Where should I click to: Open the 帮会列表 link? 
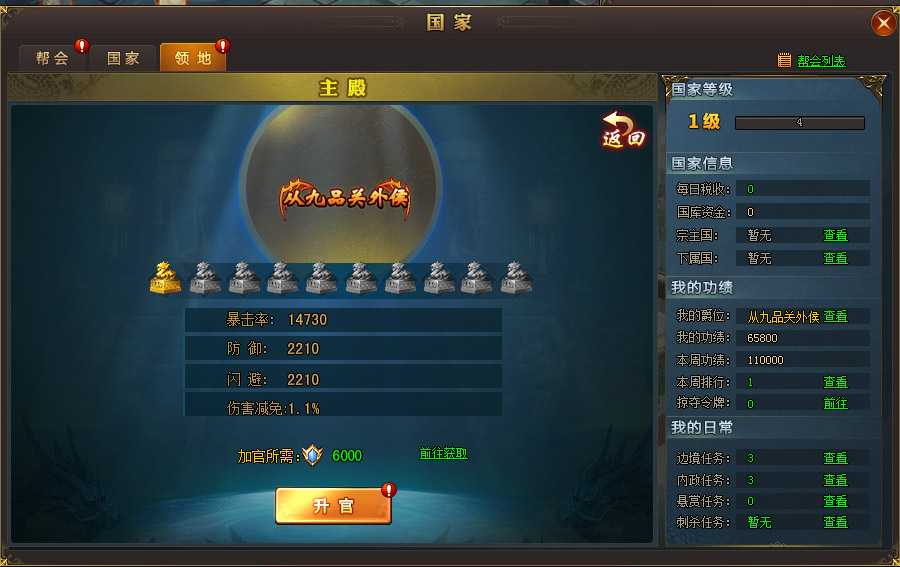pos(821,61)
